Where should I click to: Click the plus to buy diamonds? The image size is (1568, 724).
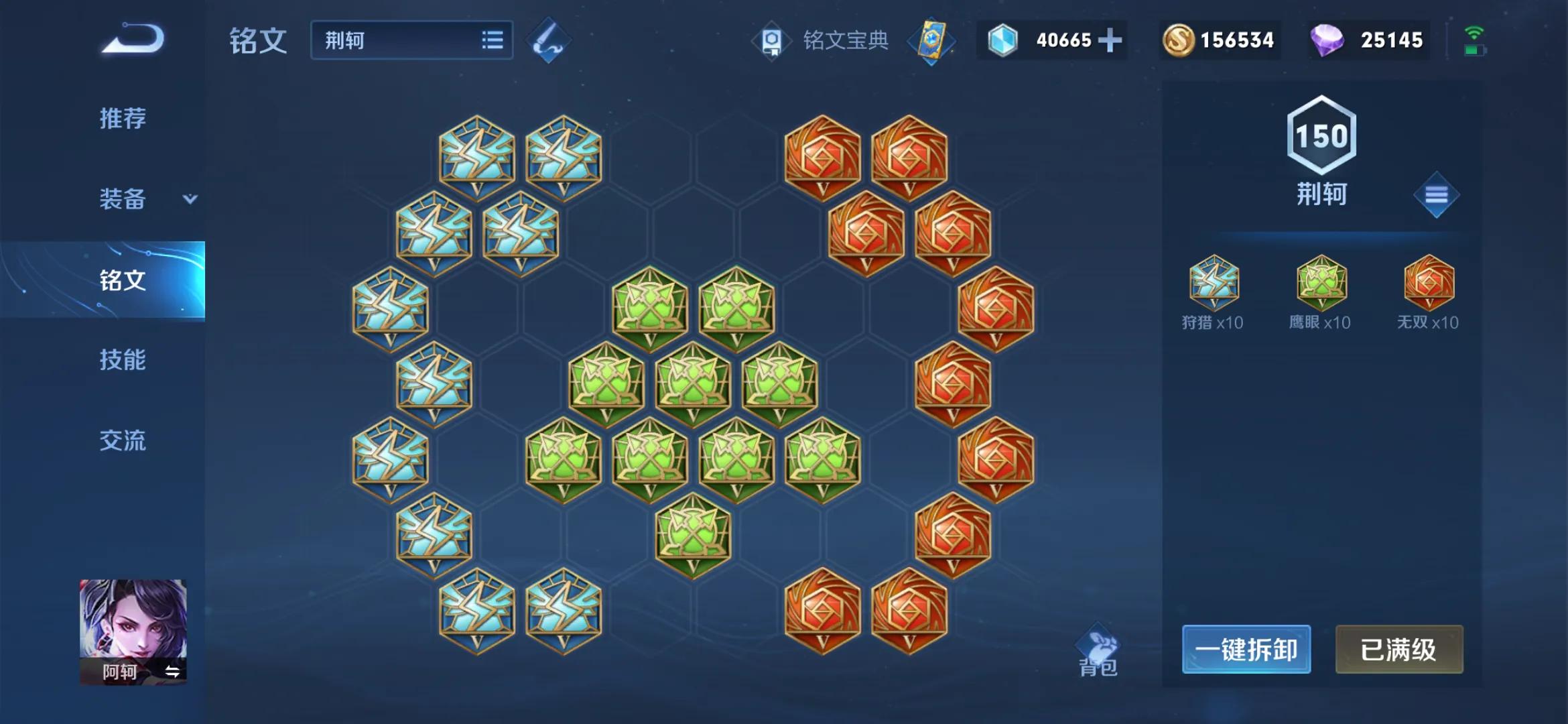(1111, 40)
